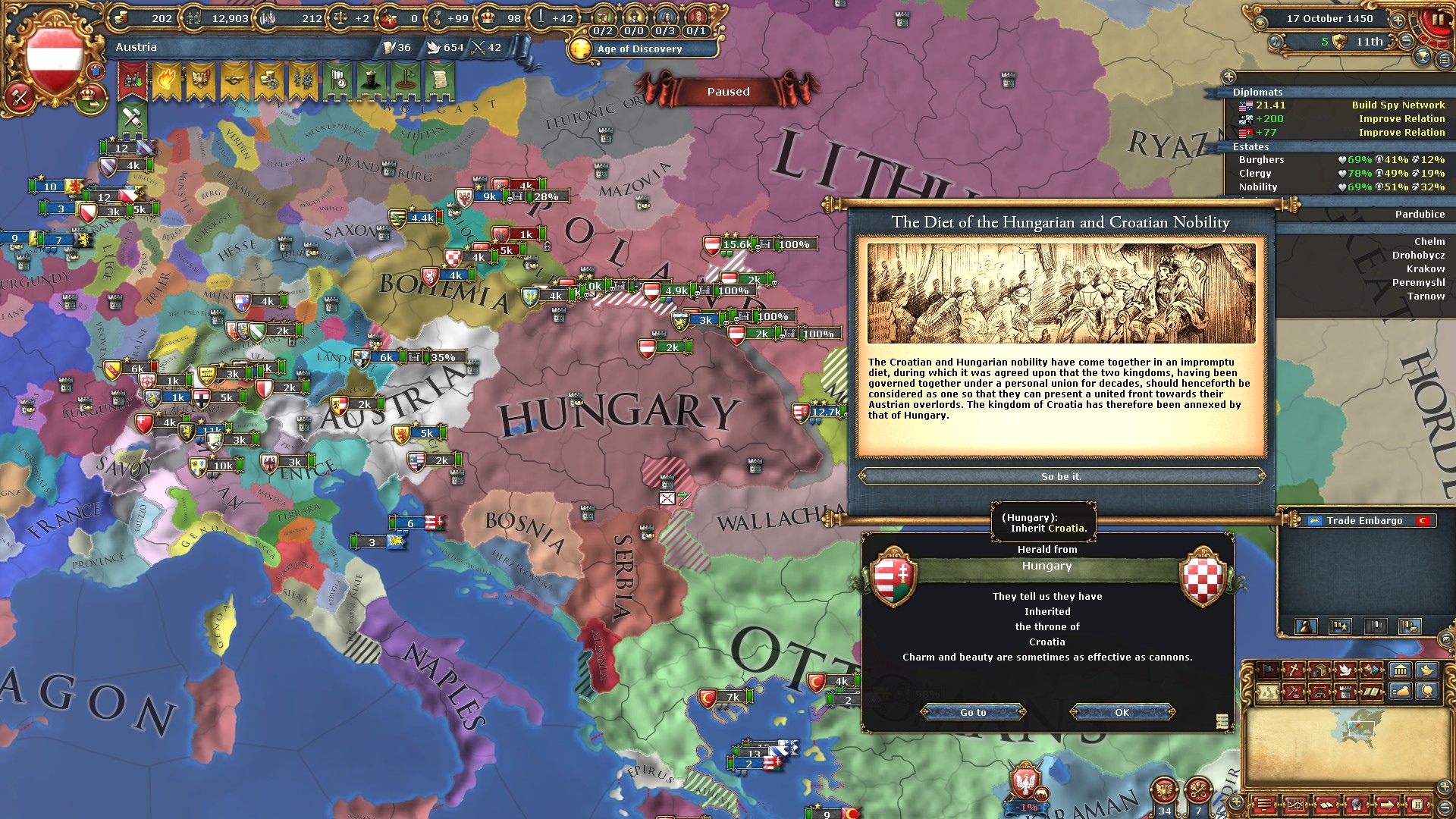The height and width of the screenshot is (819, 1456).
Task: Open the Burghers estate row
Action: point(1262,160)
